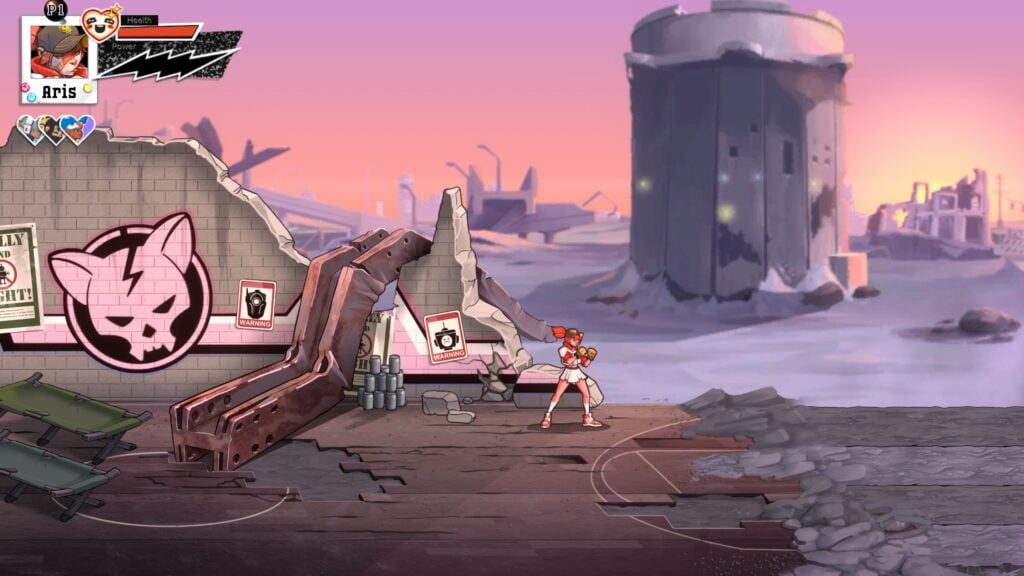
Task: Click the Aris character portrait
Action: (58, 52)
